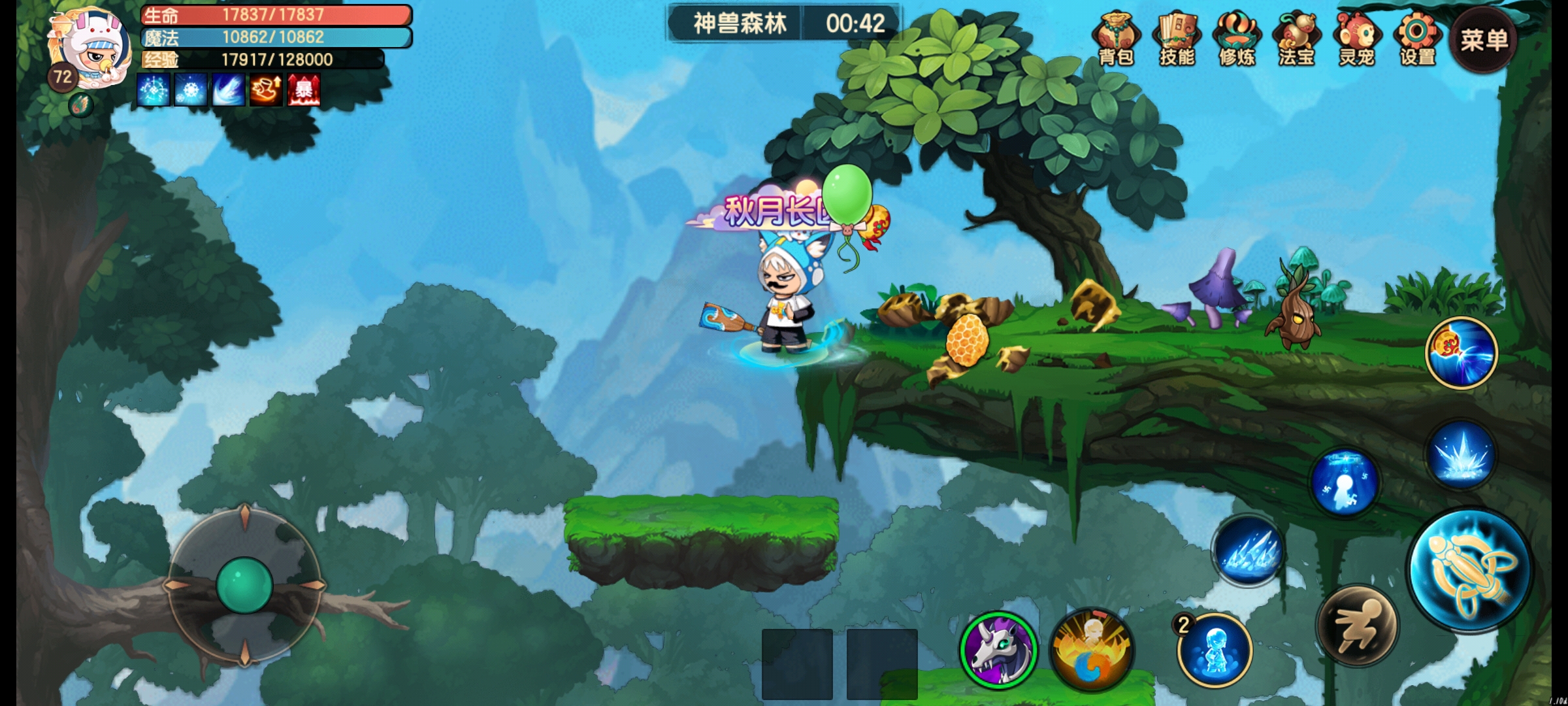Use the glowing blue figure item numbered 2
The height and width of the screenshot is (706, 1568).
(x=1215, y=650)
